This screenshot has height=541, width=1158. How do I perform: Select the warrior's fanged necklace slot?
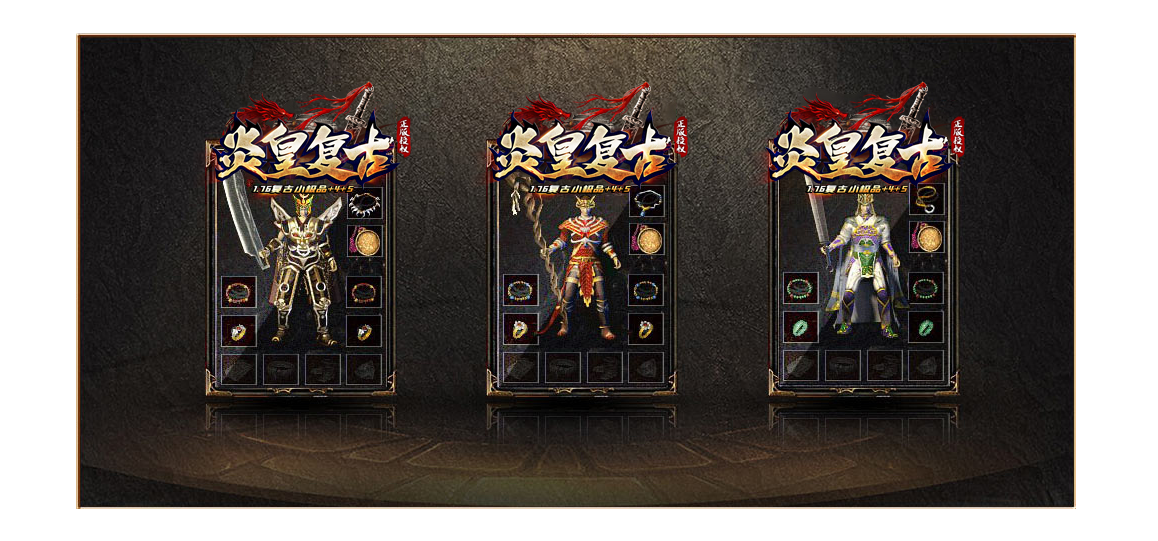click(364, 204)
